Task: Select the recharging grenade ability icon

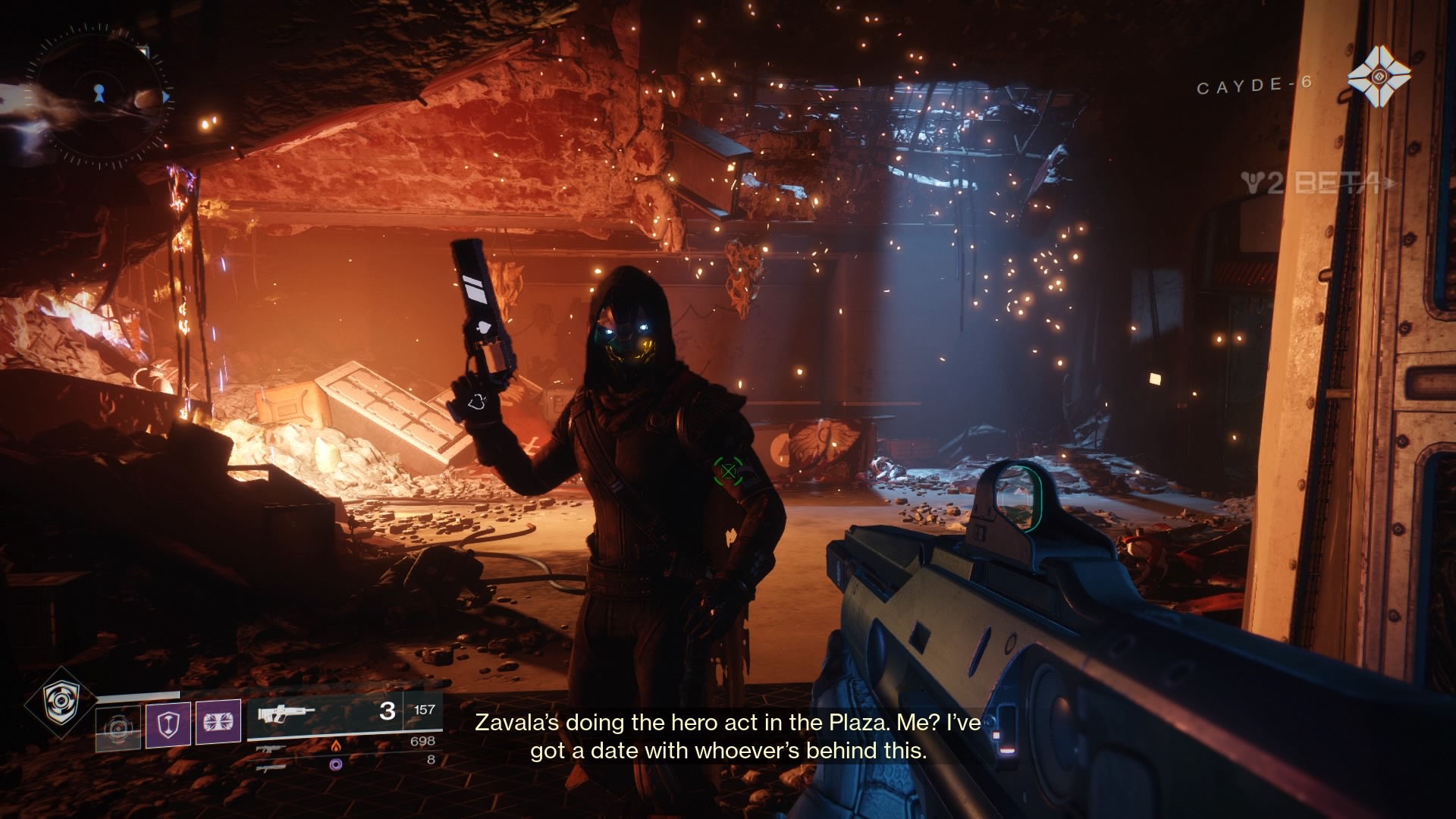Action: (118, 728)
